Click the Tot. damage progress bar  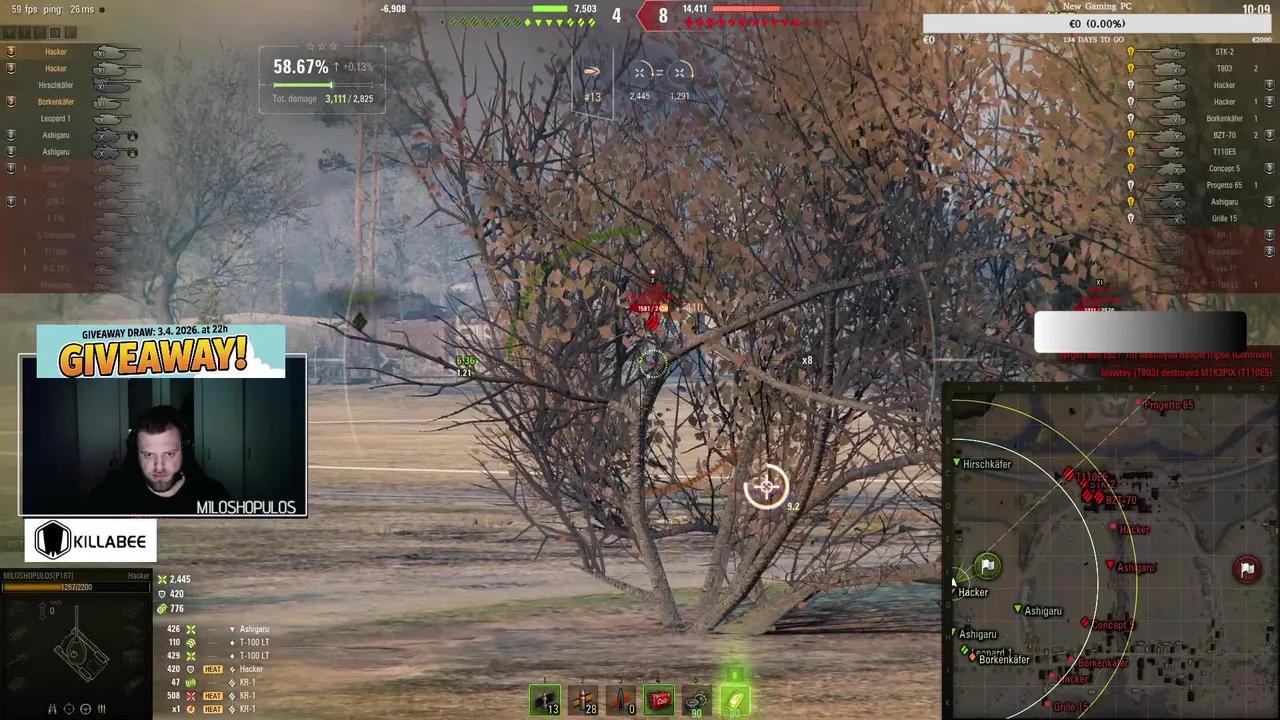tap(310, 85)
